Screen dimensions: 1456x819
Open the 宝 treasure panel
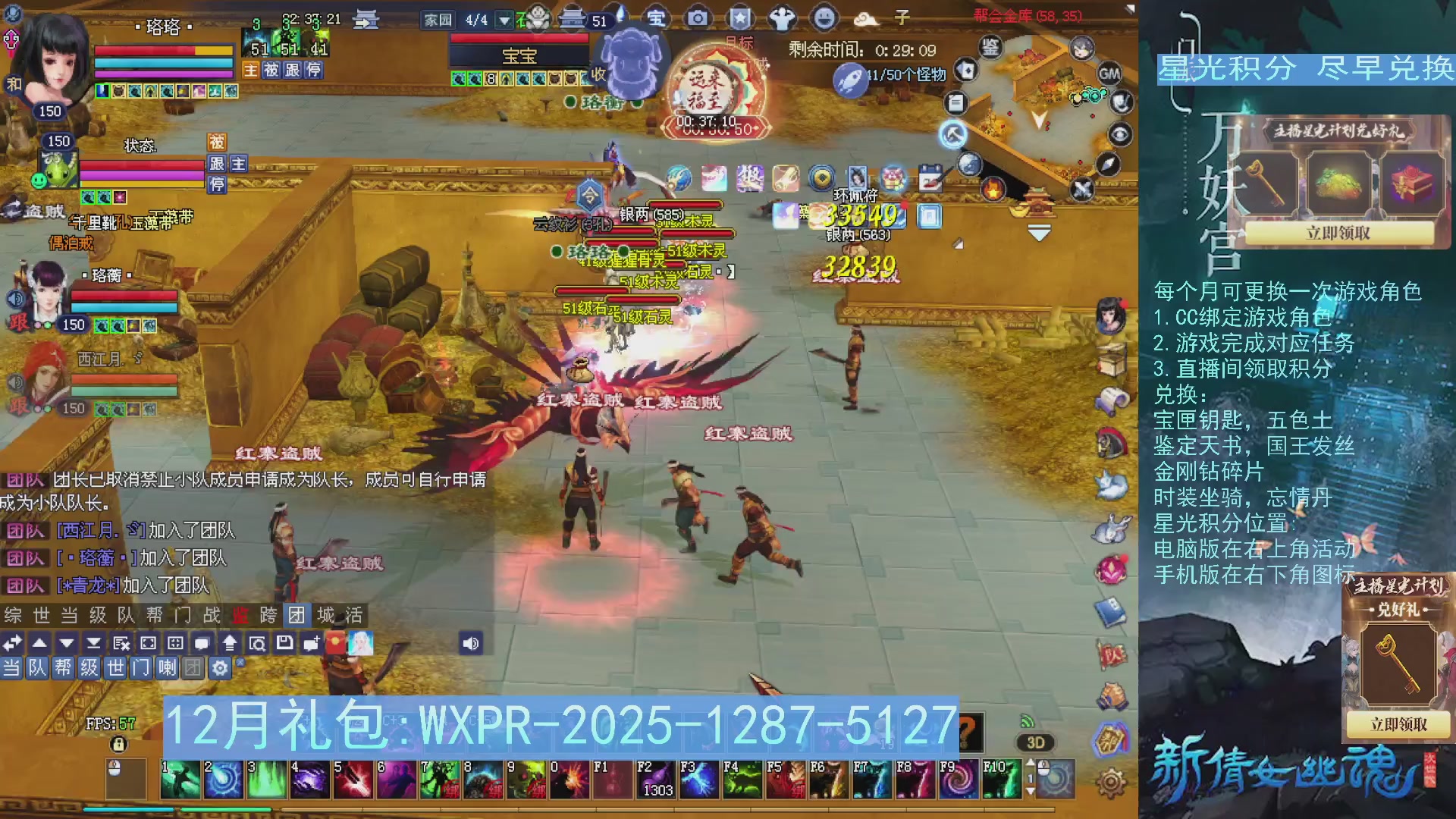657,17
